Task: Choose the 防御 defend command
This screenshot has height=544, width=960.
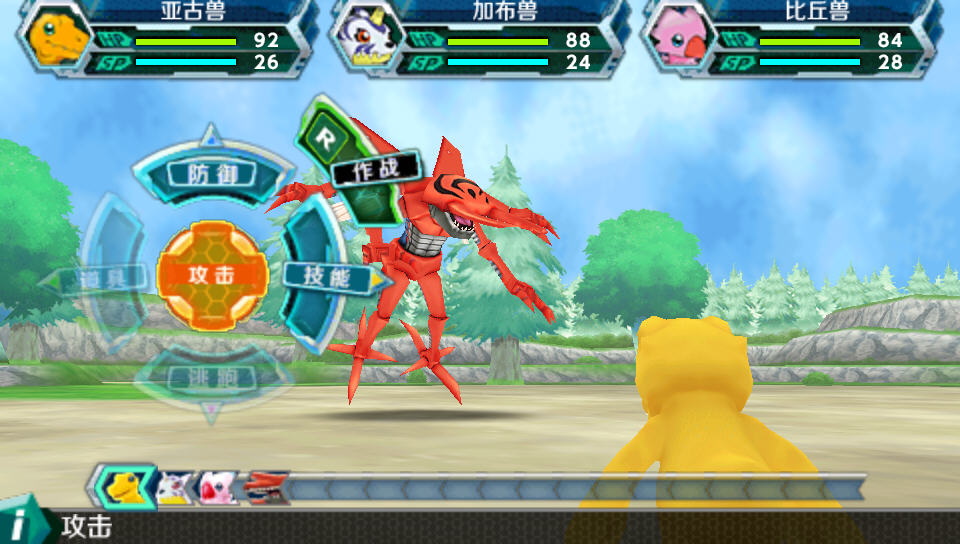Action: [x=212, y=174]
